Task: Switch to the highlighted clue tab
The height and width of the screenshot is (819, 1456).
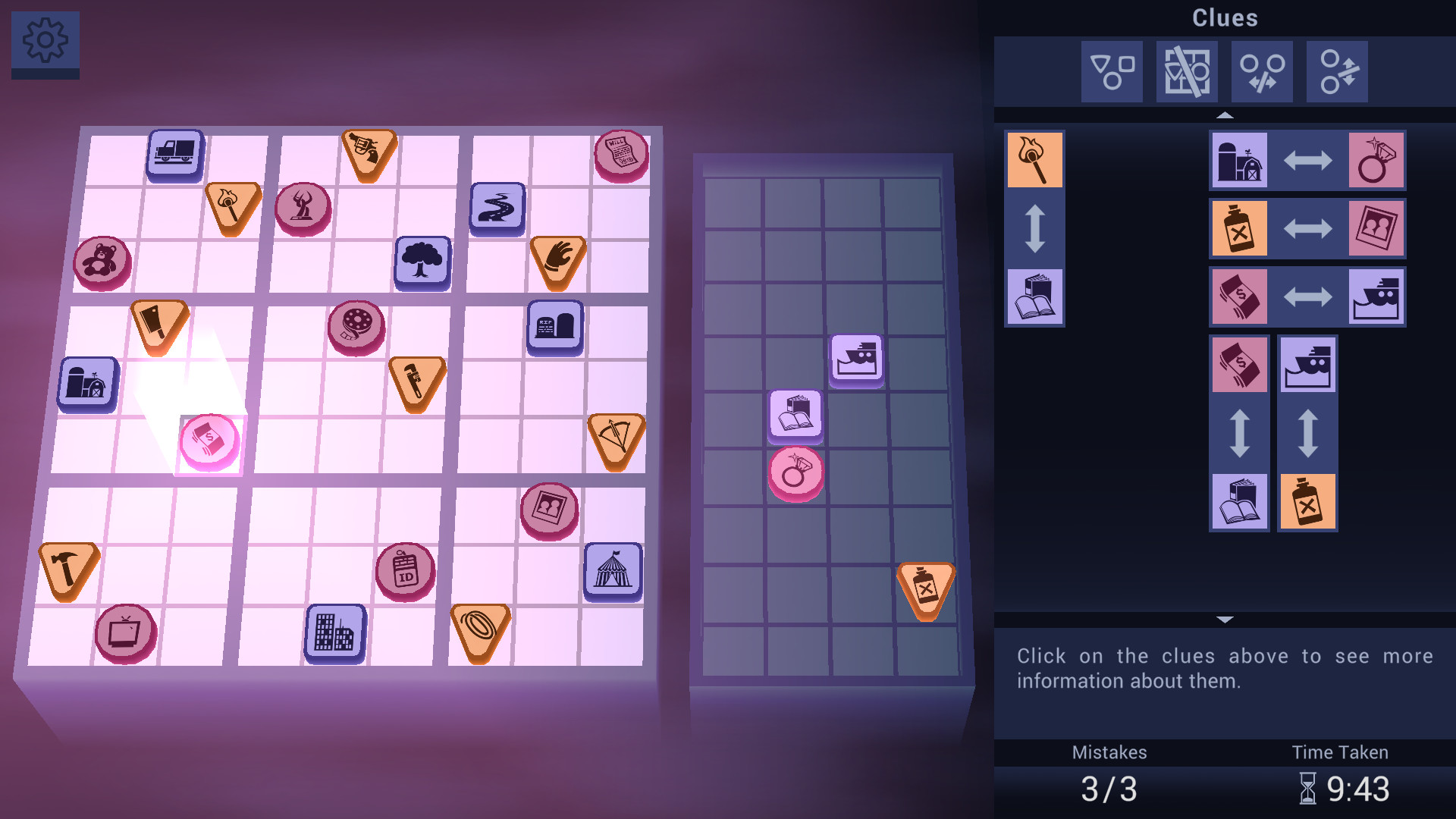Action: click(1188, 72)
